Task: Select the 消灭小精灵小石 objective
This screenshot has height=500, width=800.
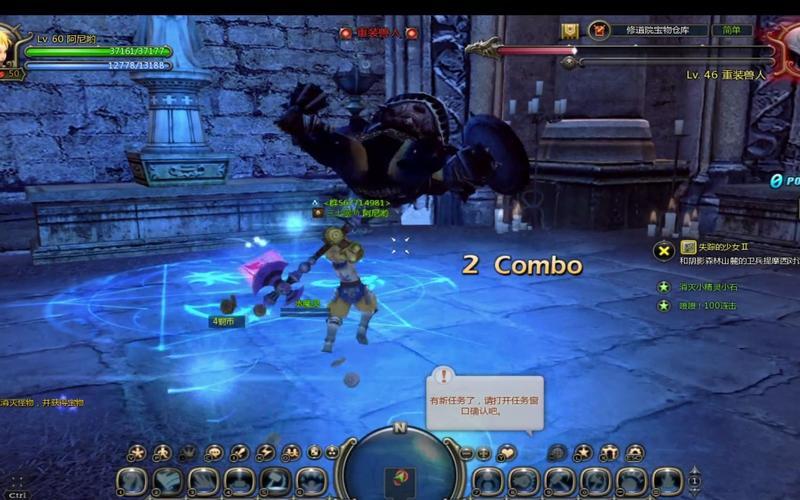Action: pos(710,287)
